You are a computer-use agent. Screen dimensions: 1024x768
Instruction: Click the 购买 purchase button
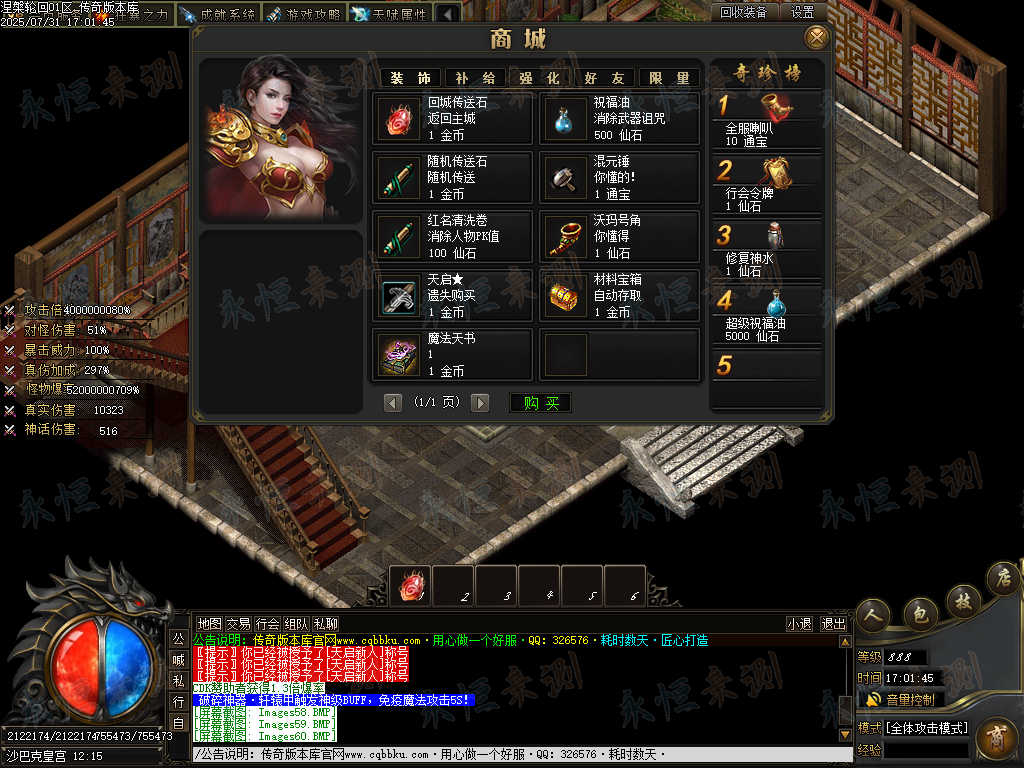tap(541, 403)
